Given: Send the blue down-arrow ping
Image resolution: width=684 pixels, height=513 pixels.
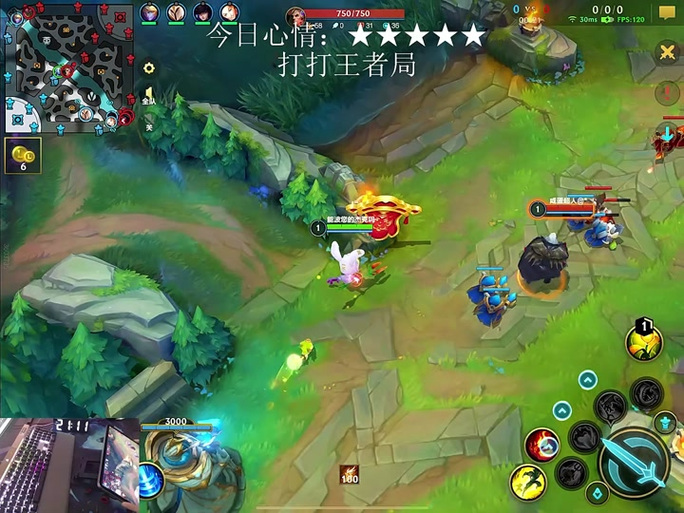Looking at the screenshot, I should coord(667,134).
